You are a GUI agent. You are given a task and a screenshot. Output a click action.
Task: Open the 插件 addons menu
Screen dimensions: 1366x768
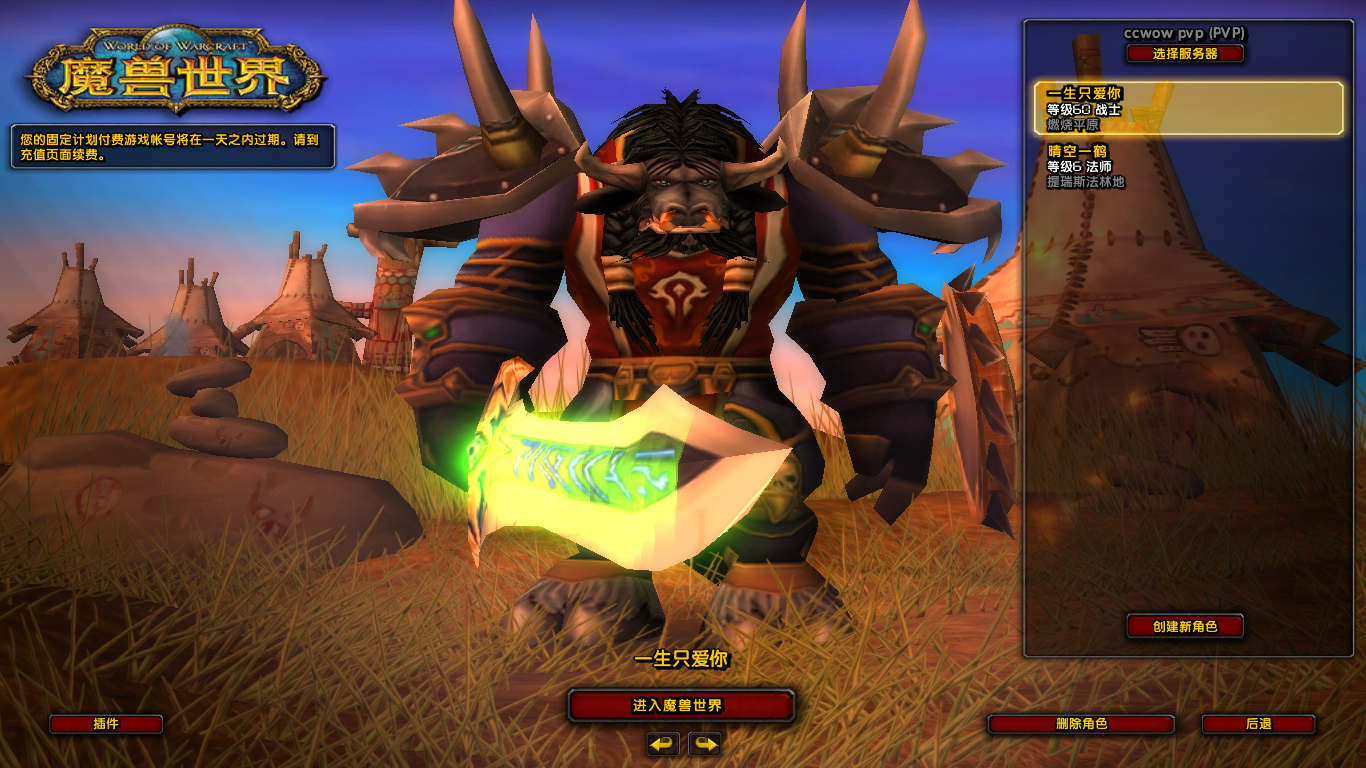106,724
